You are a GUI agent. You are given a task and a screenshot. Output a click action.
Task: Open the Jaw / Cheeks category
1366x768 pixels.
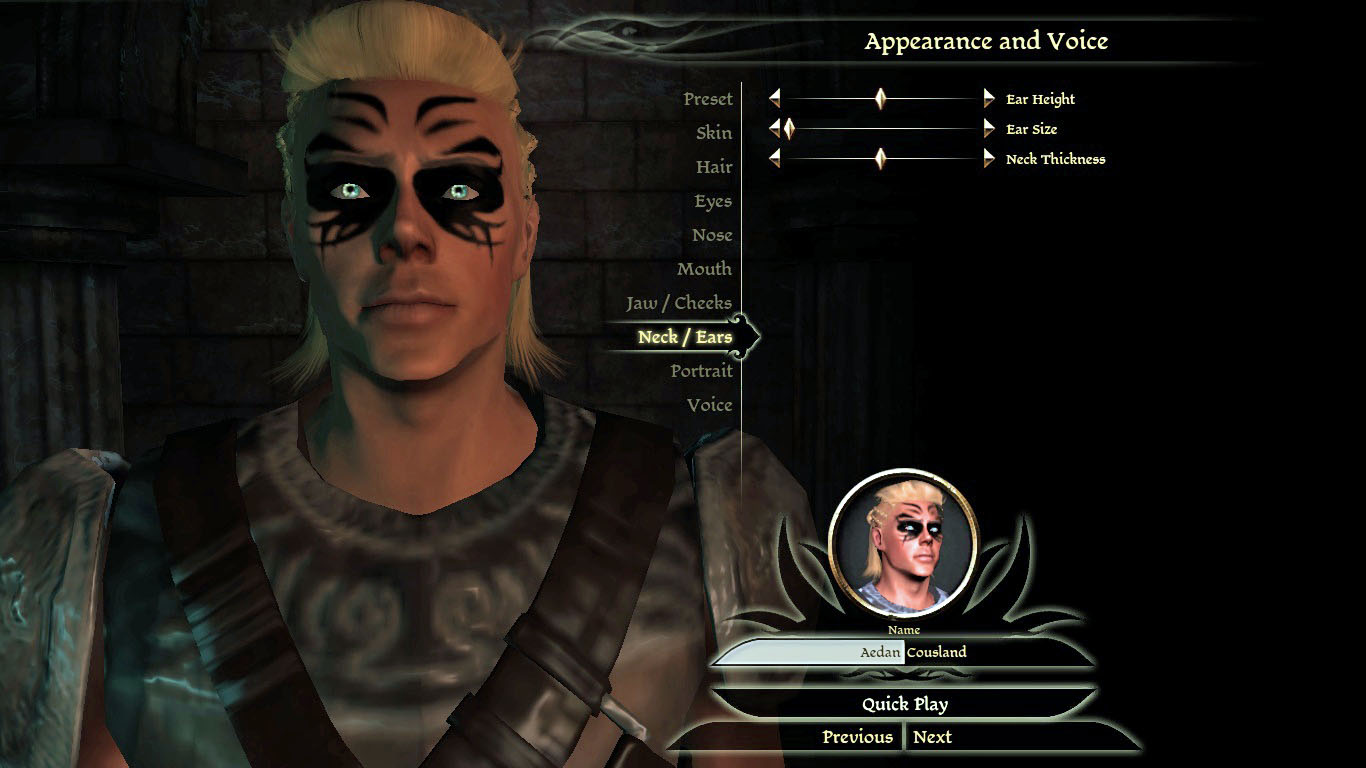tap(678, 303)
